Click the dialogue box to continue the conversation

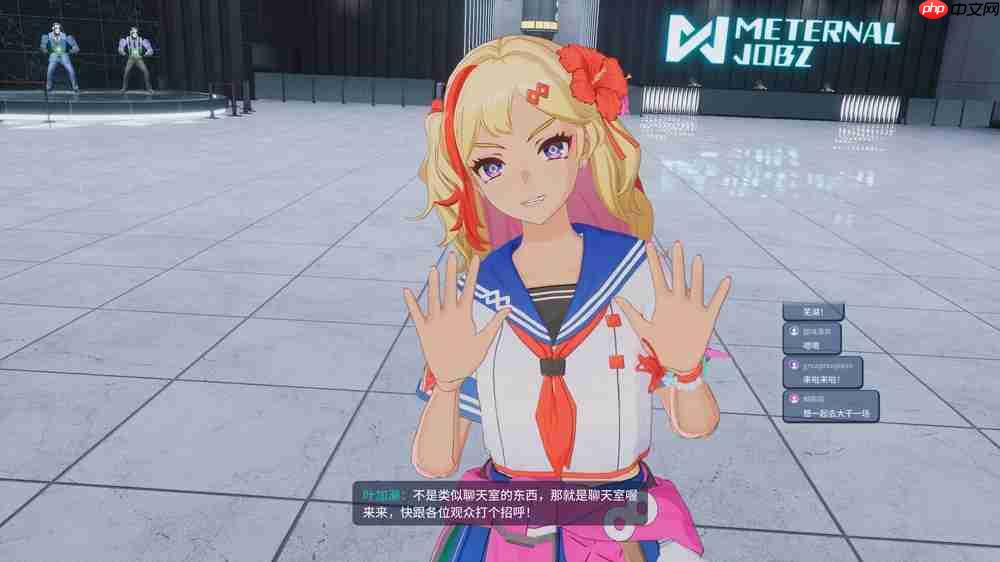click(x=500, y=503)
